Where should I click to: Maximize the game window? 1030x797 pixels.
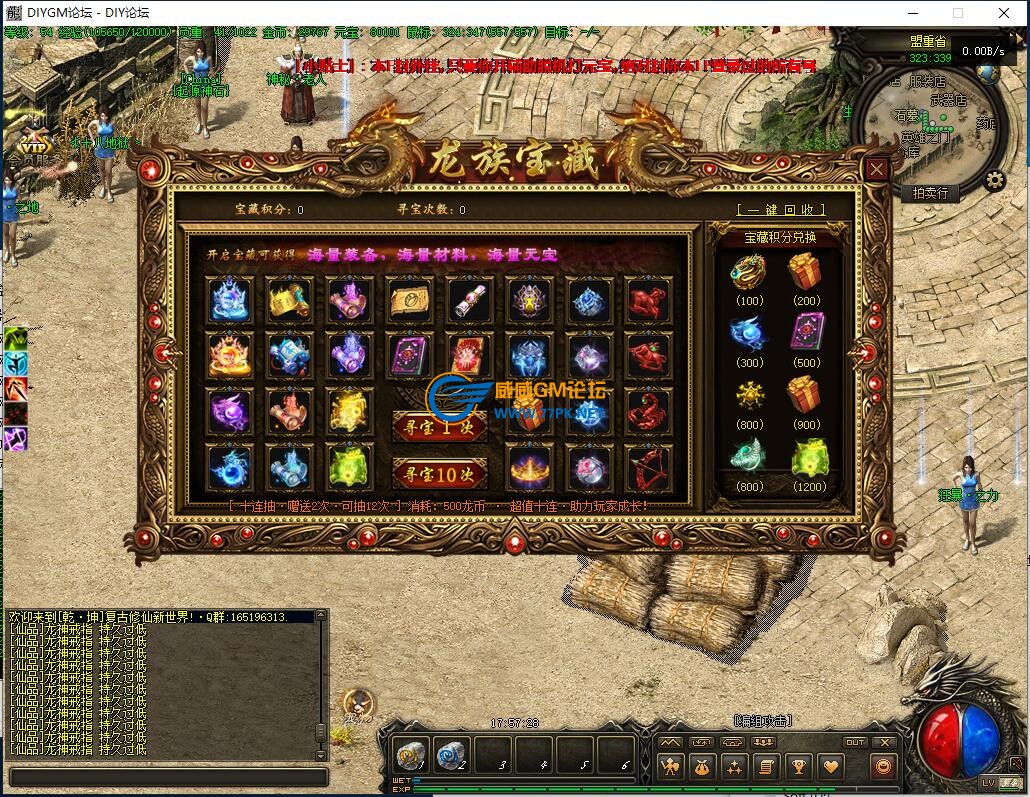(958, 13)
